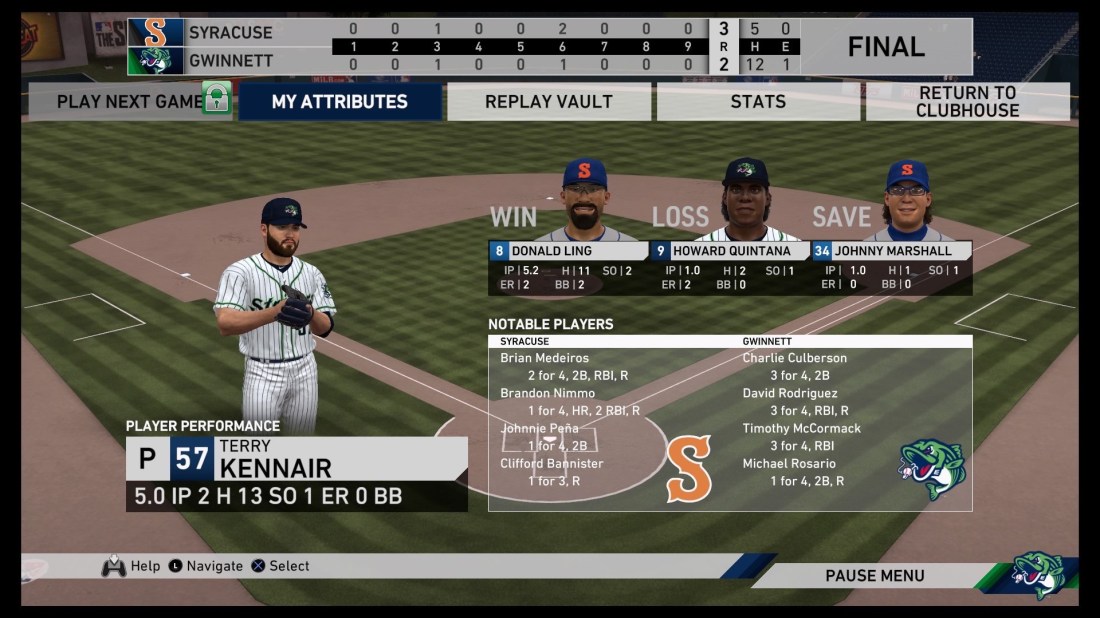The width and height of the screenshot is (1100, 618).
Task: Open the Replay Vault
Action: pyautogui.click(x=549, y=101)
